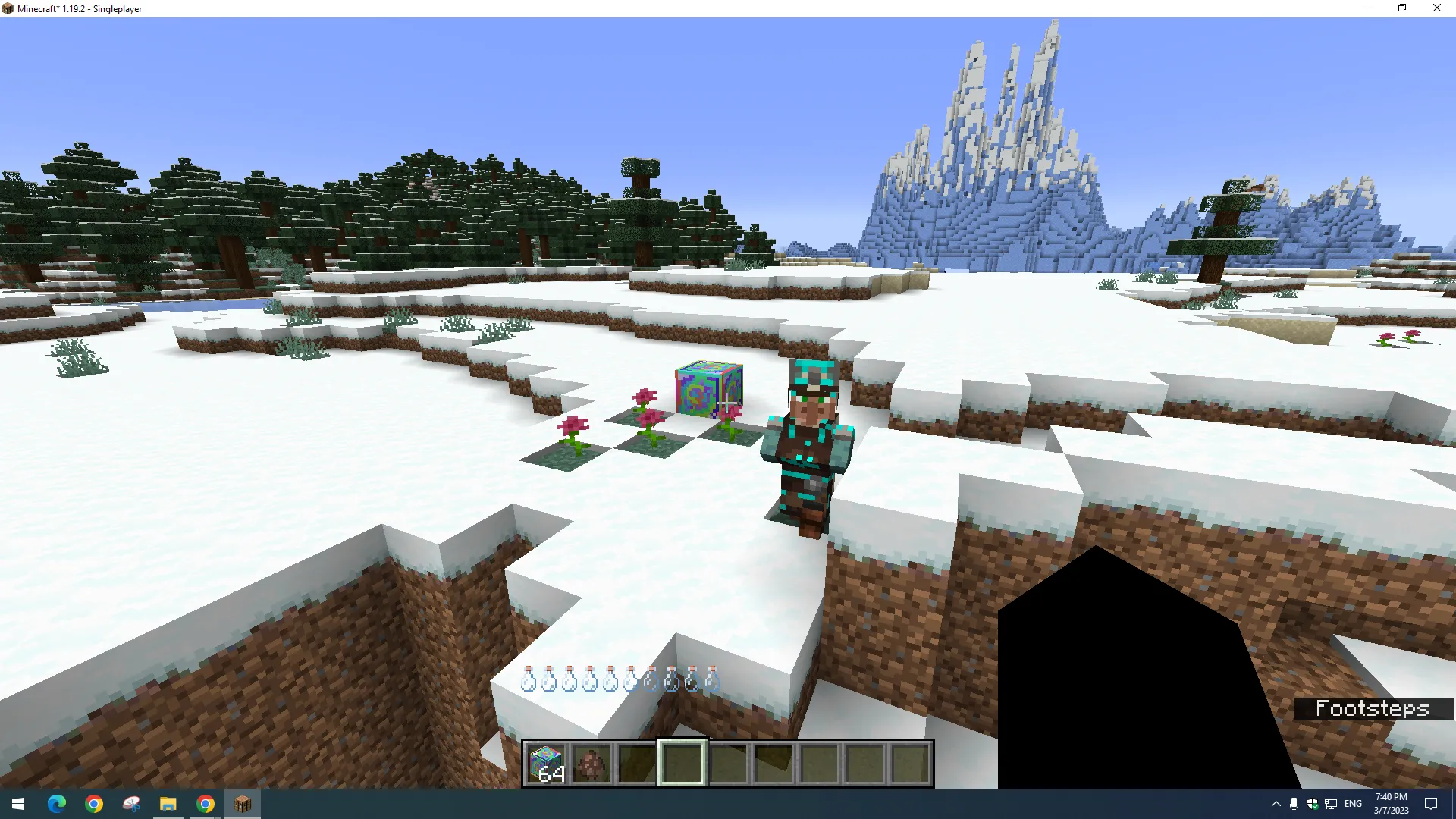
Task: Click the Minecraft grass block icon on the taskbar
Action: [x=242, y=803]
